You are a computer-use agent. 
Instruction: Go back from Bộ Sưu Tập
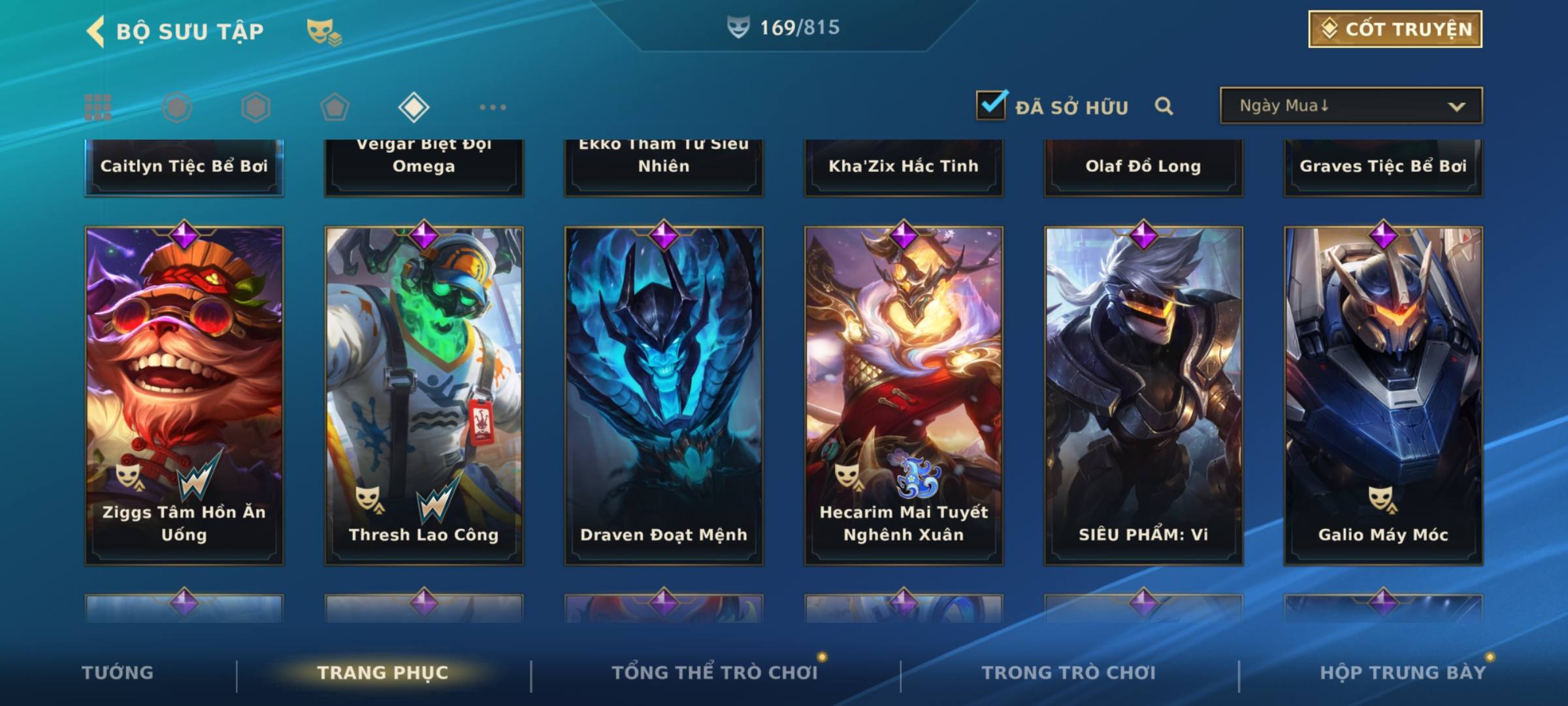[x=96, y=31]
